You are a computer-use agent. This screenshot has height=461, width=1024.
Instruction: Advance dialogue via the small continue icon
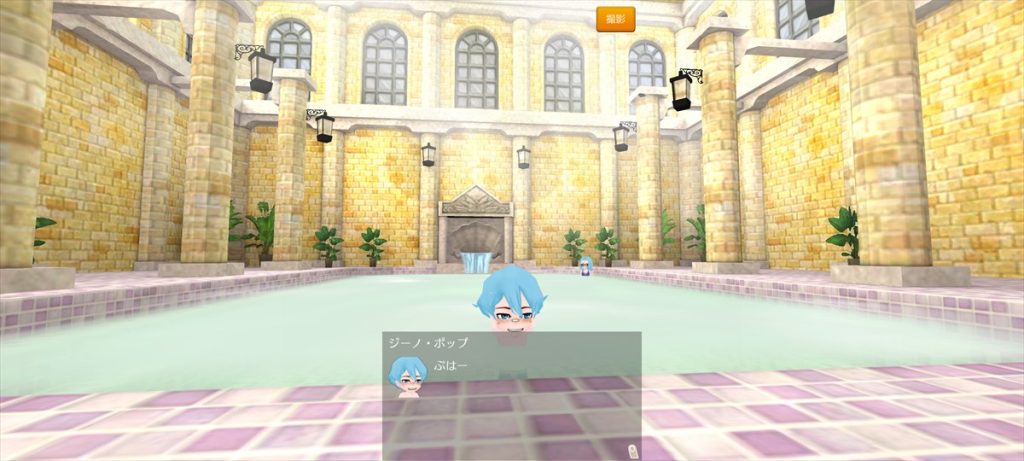(631, 450)
